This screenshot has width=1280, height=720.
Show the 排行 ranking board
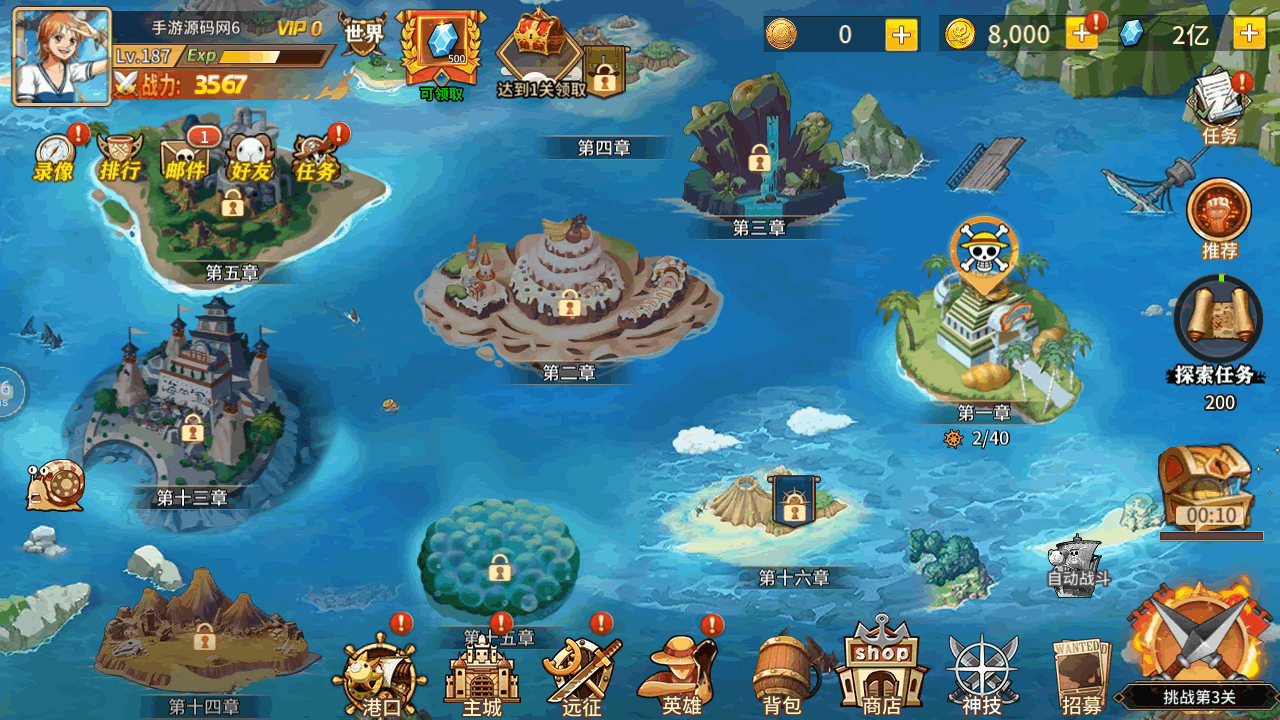pos(120,157)
